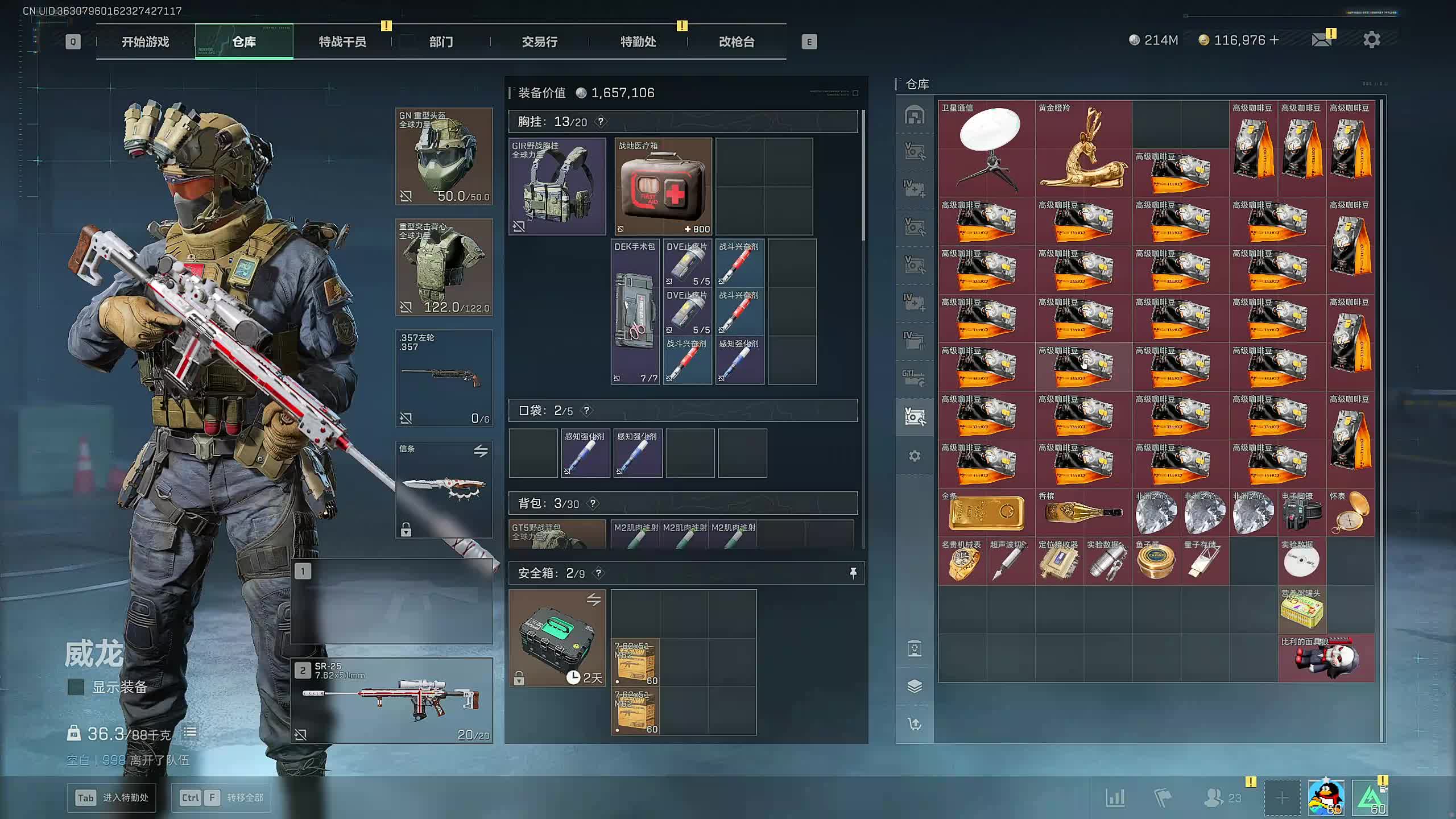Go to the 交易行 tab

click(x=539, y=42)
